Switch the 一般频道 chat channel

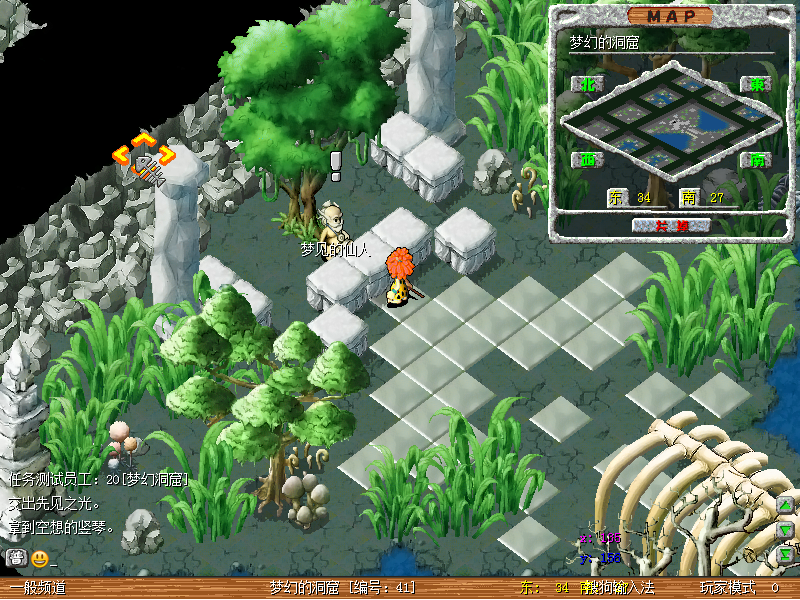coord(37,588)
